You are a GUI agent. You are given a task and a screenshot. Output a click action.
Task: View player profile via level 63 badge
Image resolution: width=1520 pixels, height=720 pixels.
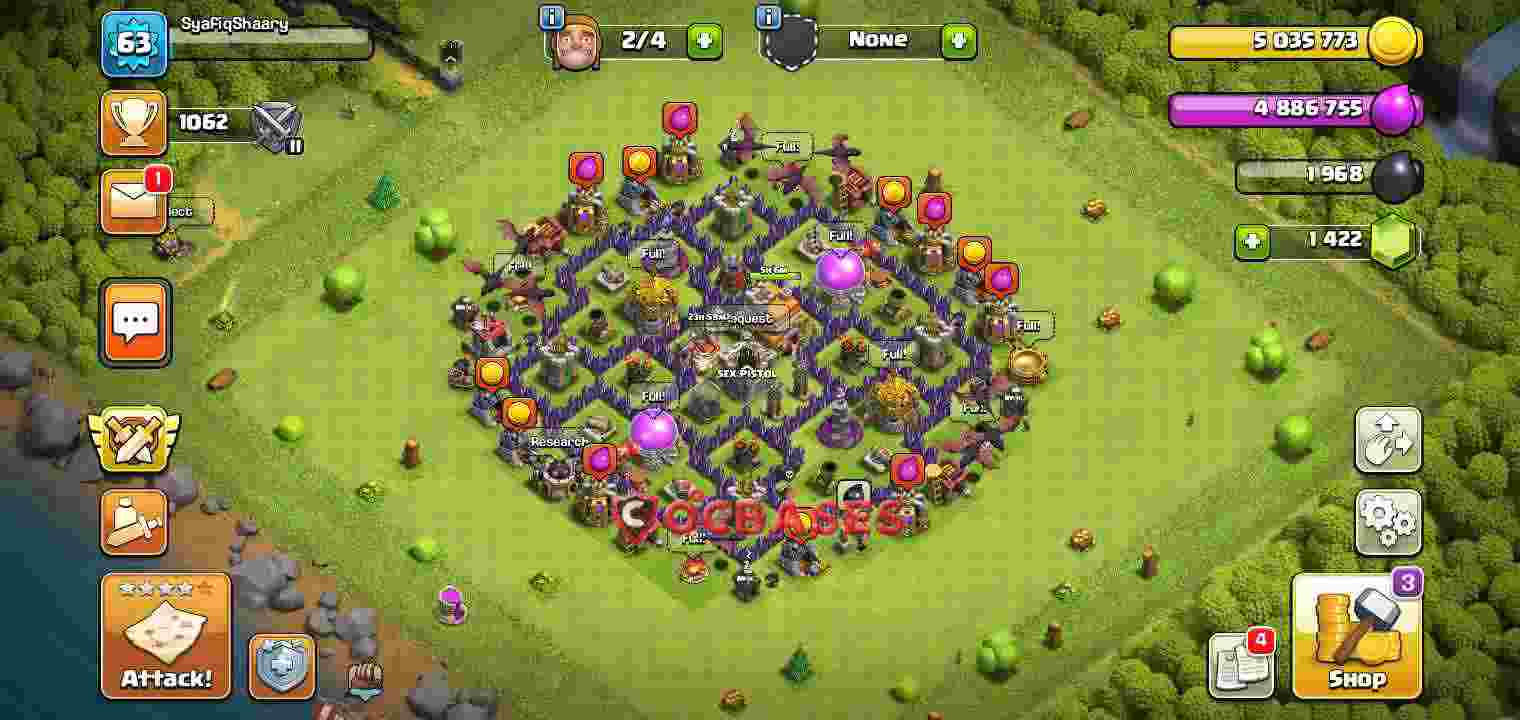(135, 44)
